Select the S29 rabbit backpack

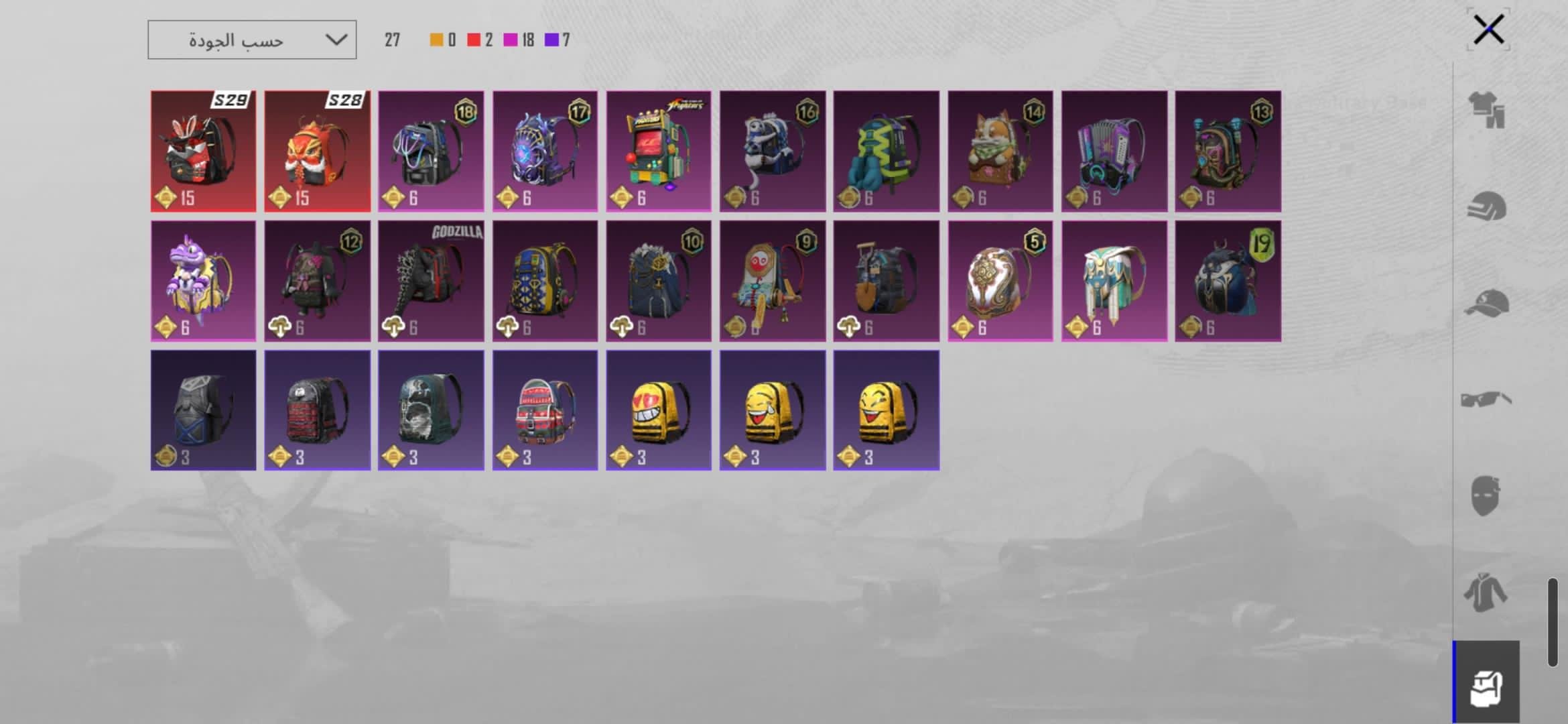[203, 152]
